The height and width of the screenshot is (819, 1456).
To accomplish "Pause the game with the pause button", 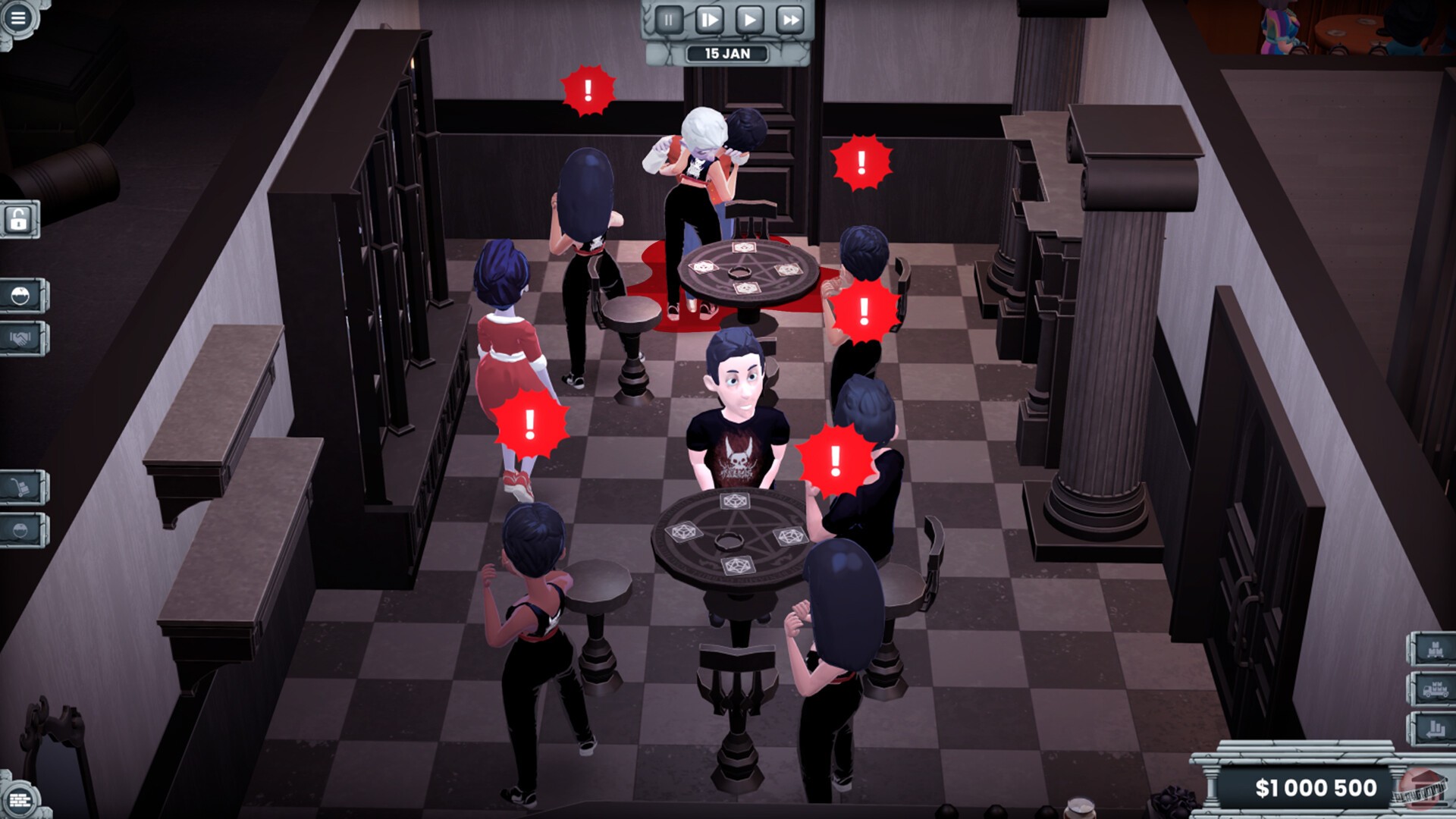I will click(x=669, y=17).
